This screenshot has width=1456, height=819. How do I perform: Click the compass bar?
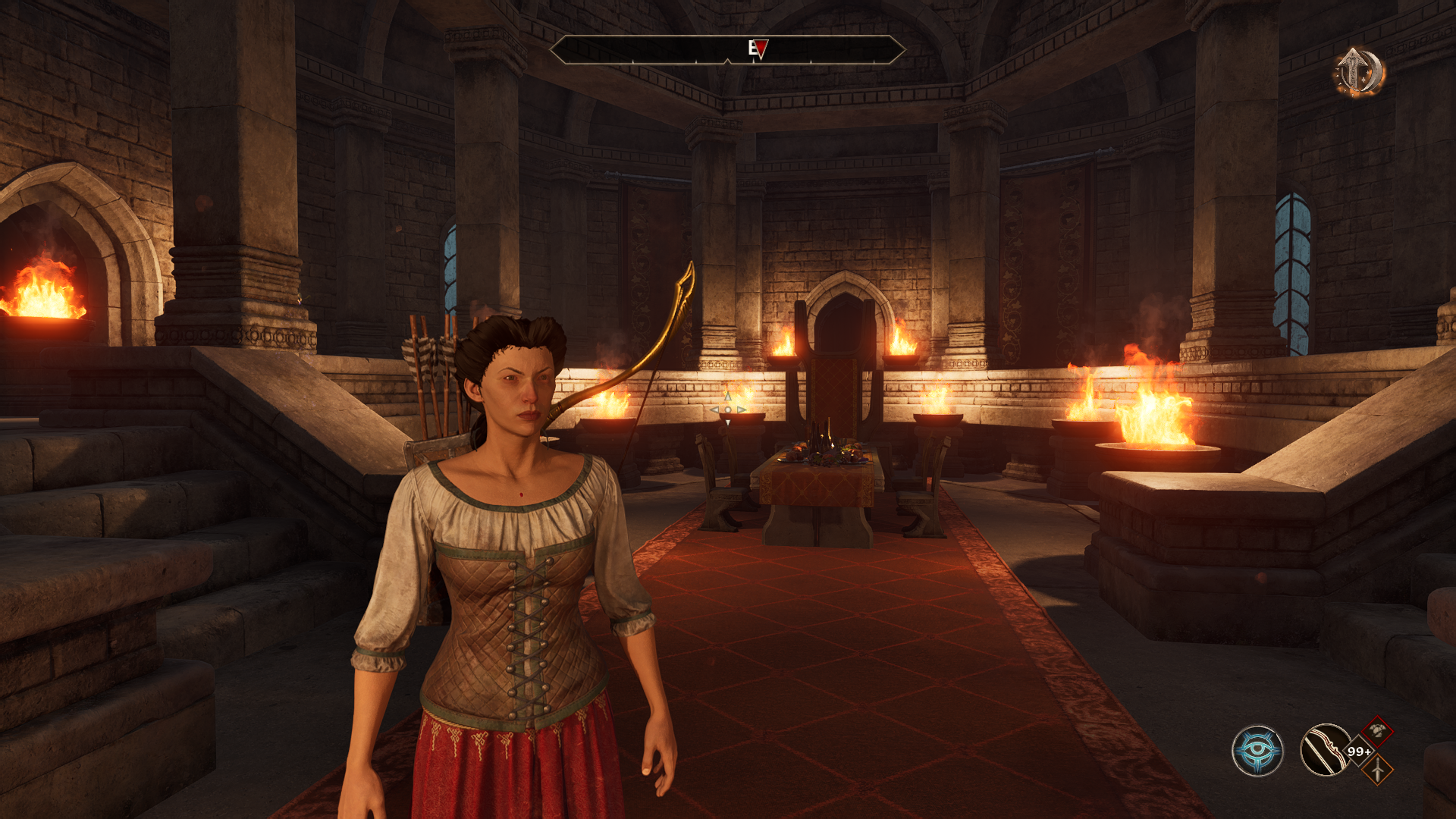click(x=727, y=50)
